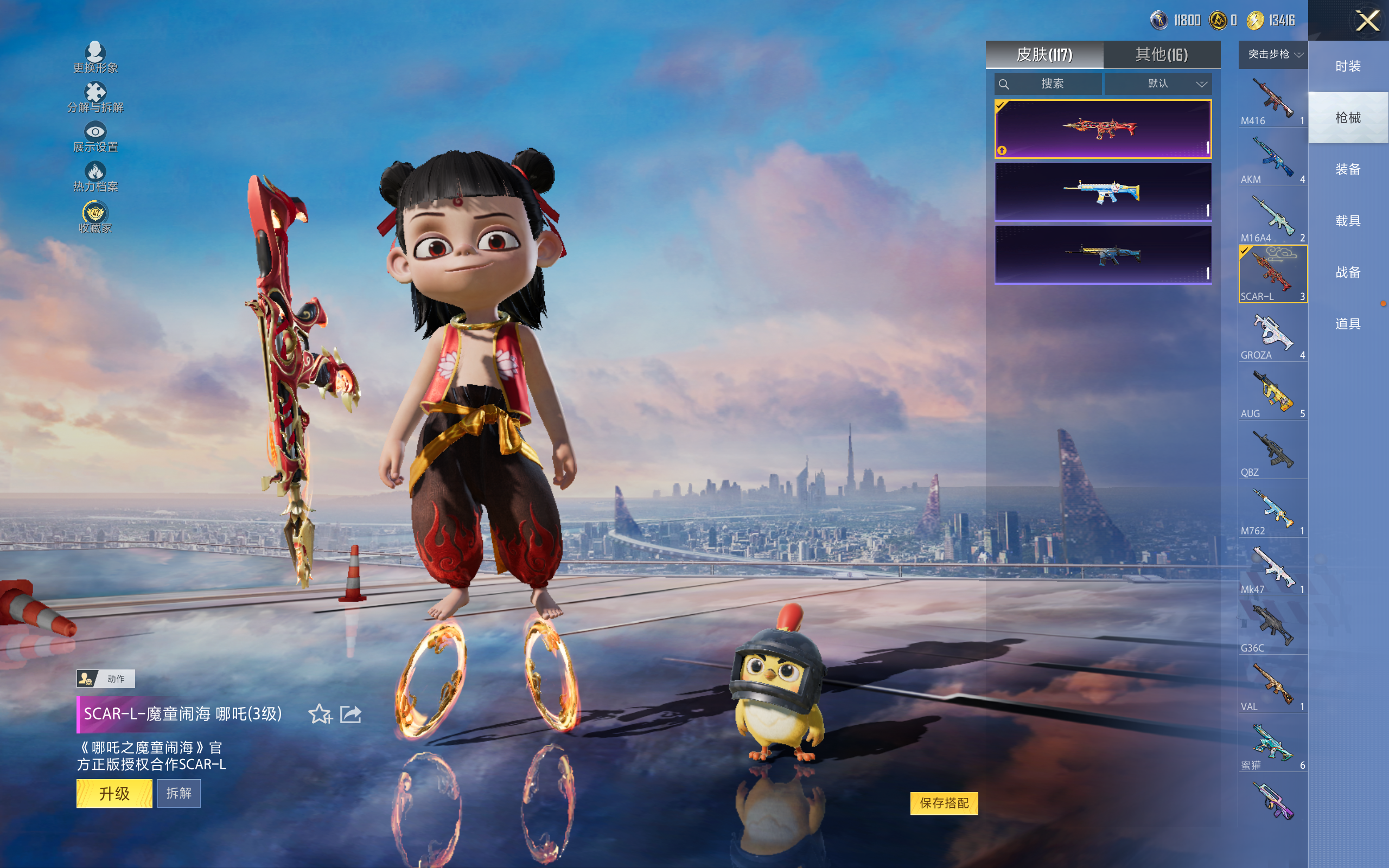This screenshot has width=1389, height=868.
Task: Select the 道具 items category
Action: [x=1348, y=324]
